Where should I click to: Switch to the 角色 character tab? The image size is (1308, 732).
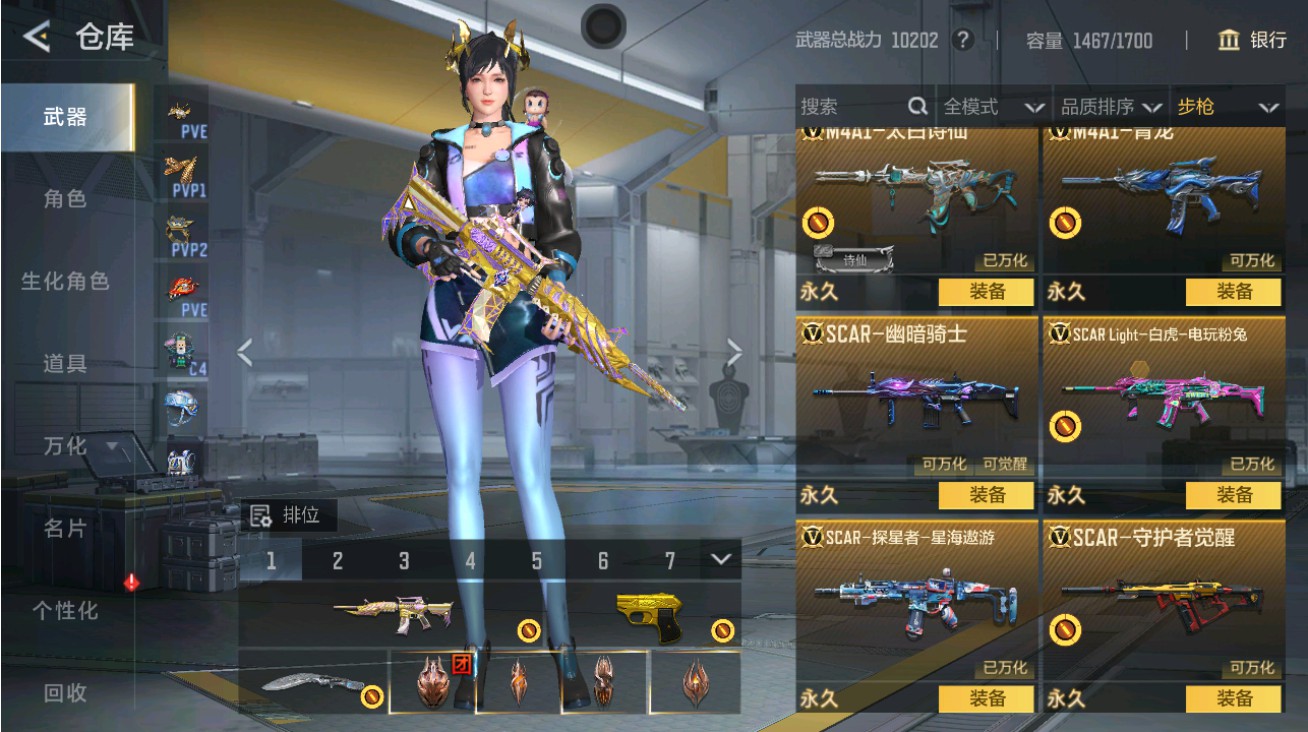[x=65, y=199]
